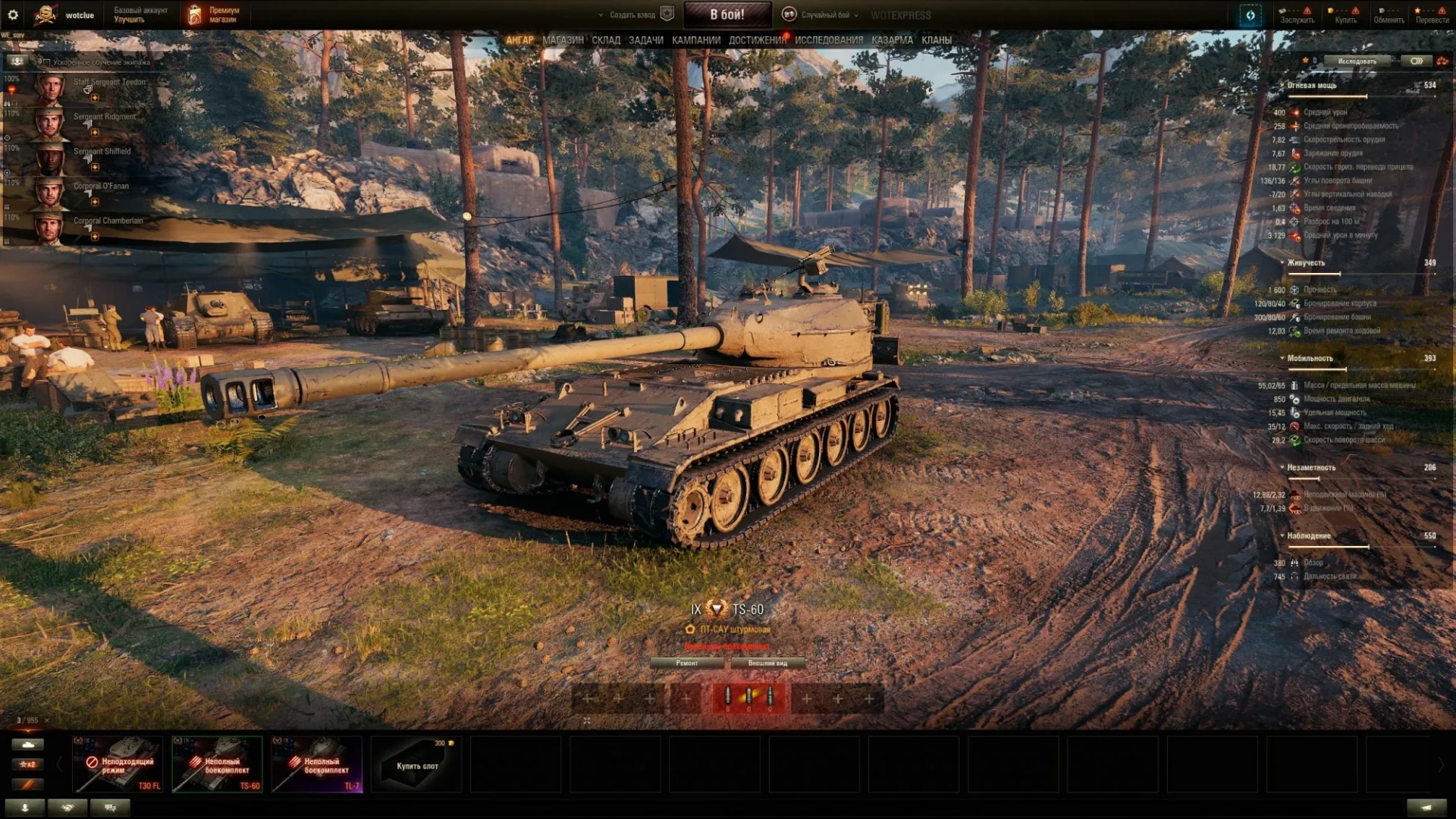Open the КАЗАРМА tab
This screenshot has height=819, width=1456.
tap(892, 40)
